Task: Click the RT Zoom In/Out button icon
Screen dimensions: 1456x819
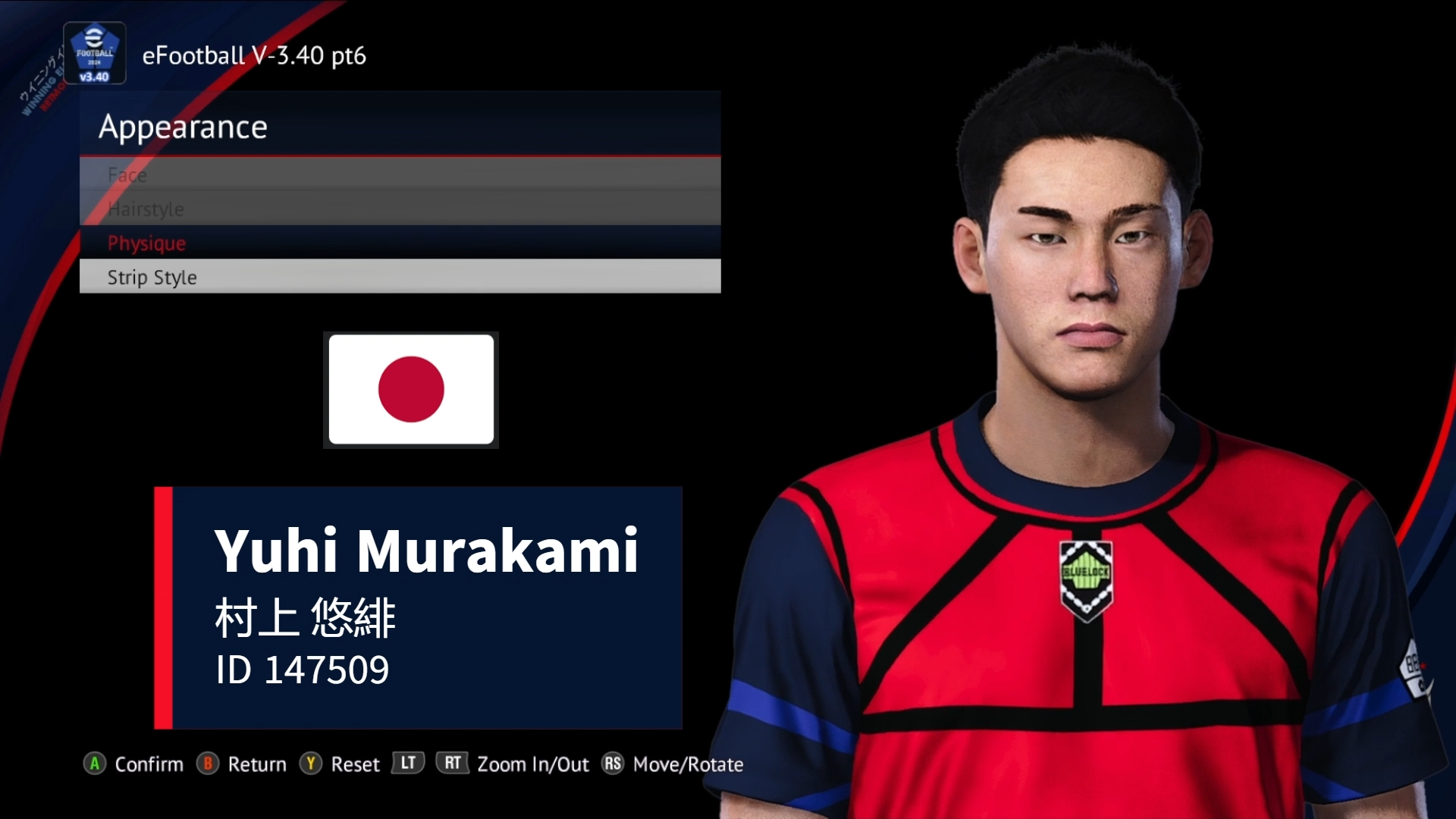Action: pyautogui.click(x=452, y=764)
